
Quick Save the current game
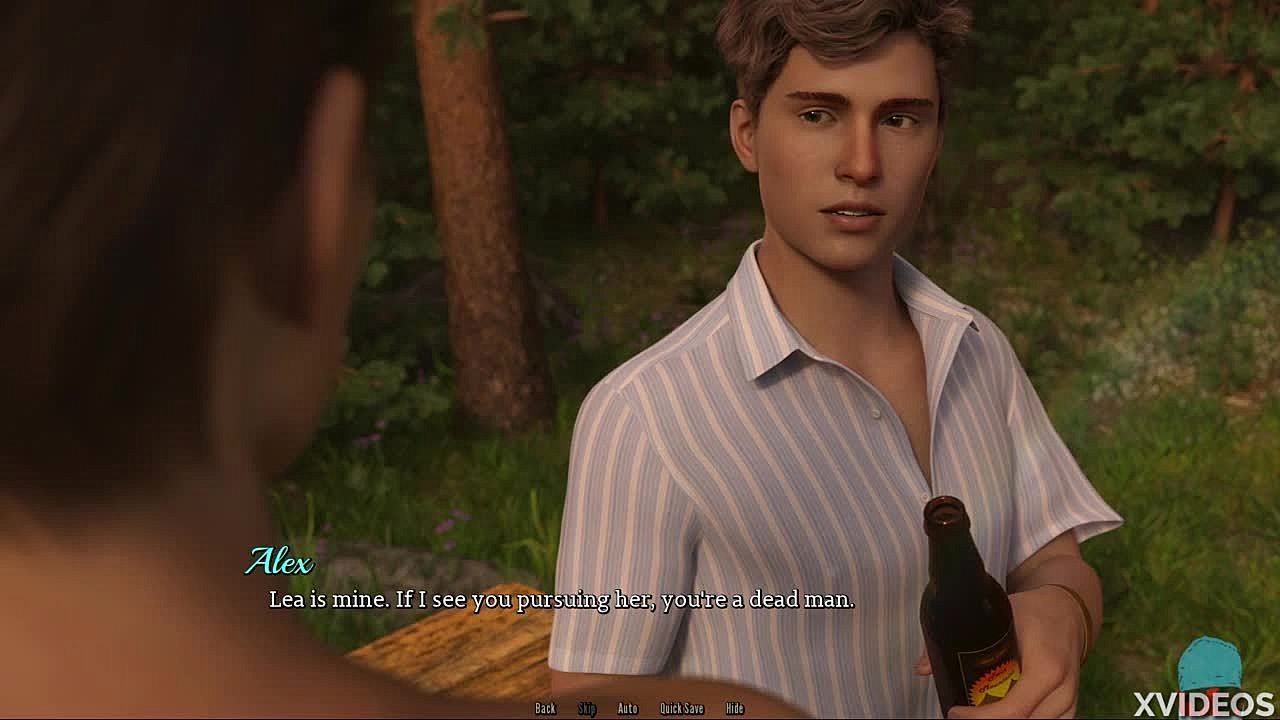681,708
